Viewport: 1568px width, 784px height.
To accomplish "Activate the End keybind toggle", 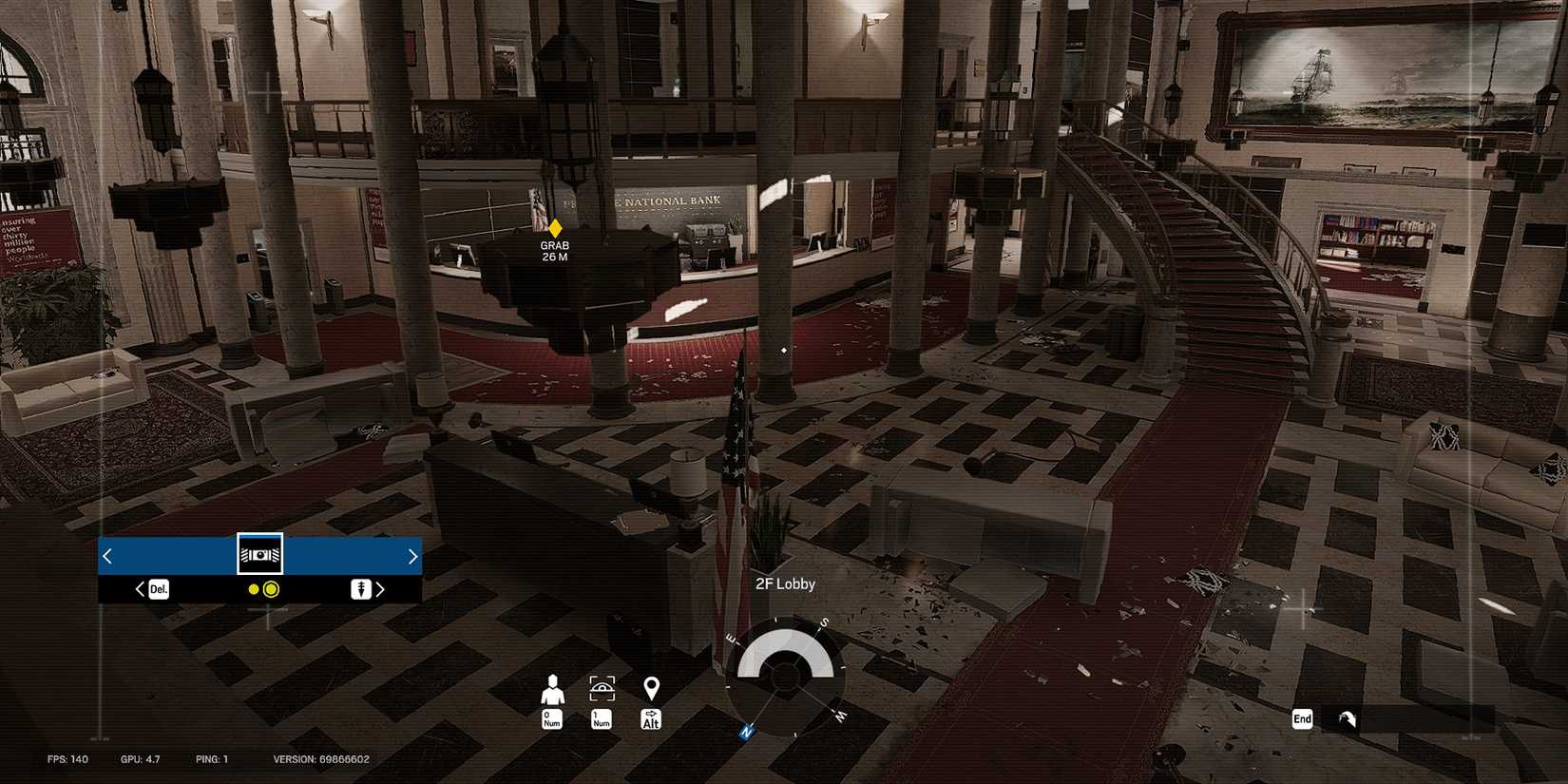I will click(x=1301, y=719).
